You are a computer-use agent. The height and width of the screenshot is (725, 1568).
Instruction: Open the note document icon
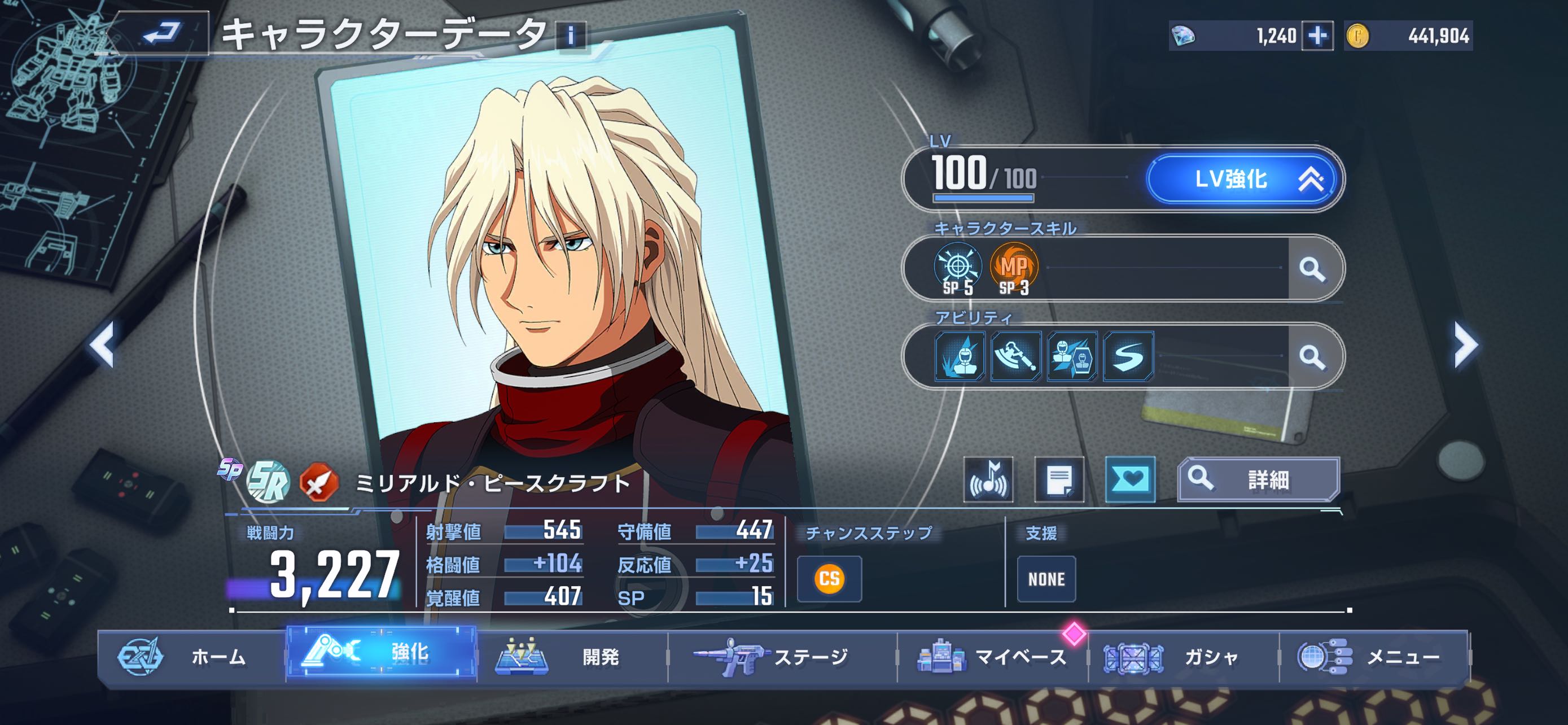coord(1059,480)
